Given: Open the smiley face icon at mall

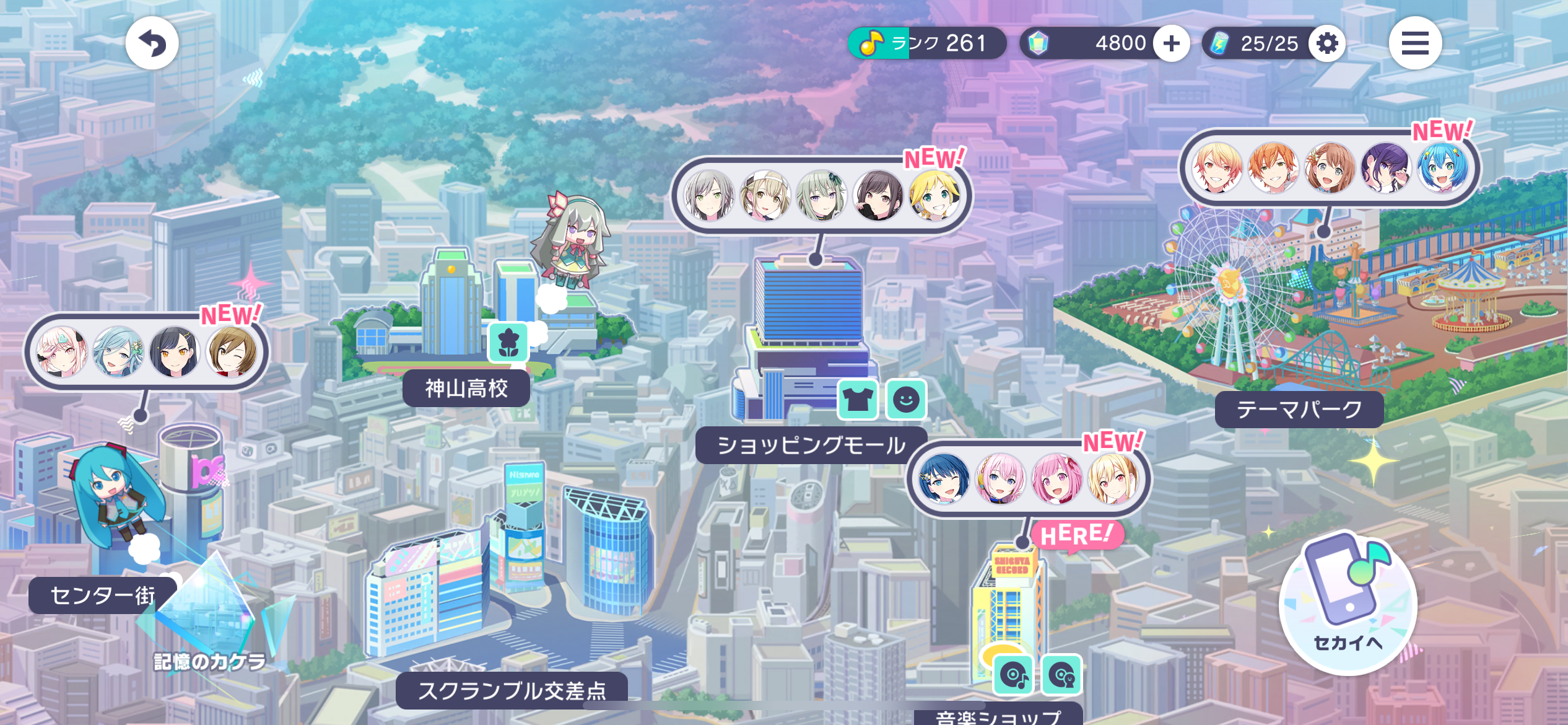Looking at the screenshot, I should pyautogui.click(x=906, y=400).
